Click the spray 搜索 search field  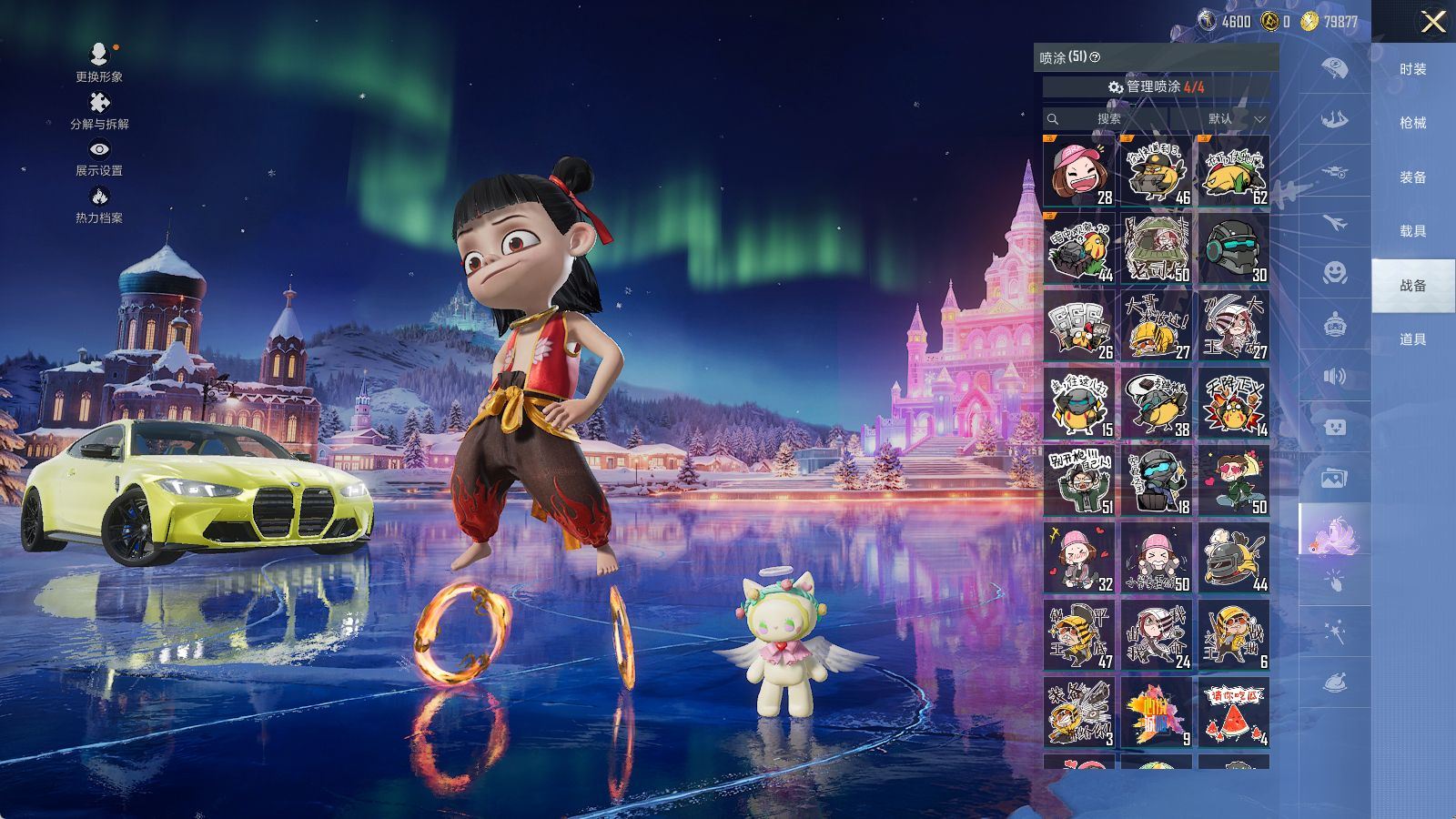pyautogui.click(x=1110, y=119)
